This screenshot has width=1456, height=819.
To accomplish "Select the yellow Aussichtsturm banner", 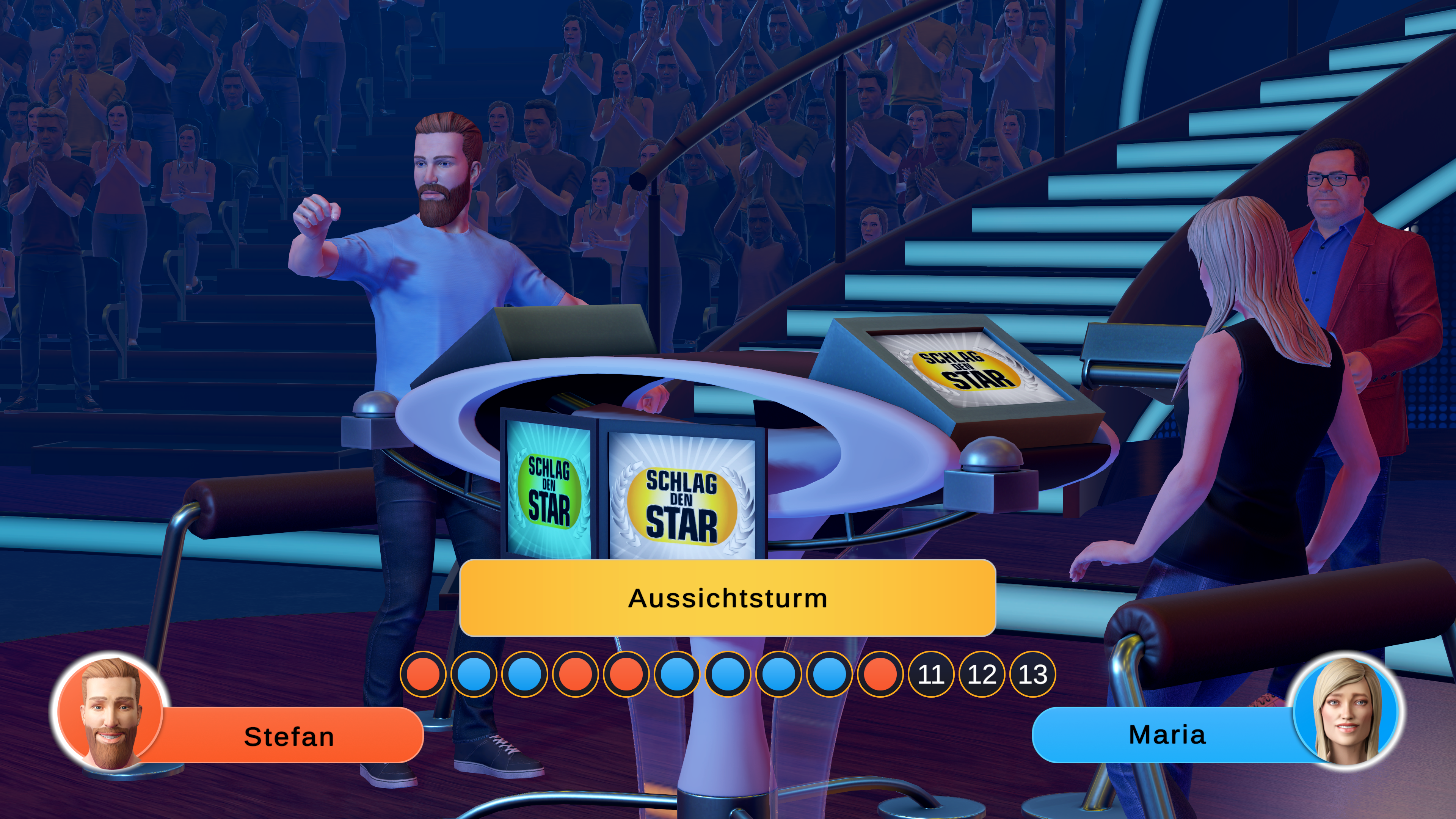I will 728,598.
